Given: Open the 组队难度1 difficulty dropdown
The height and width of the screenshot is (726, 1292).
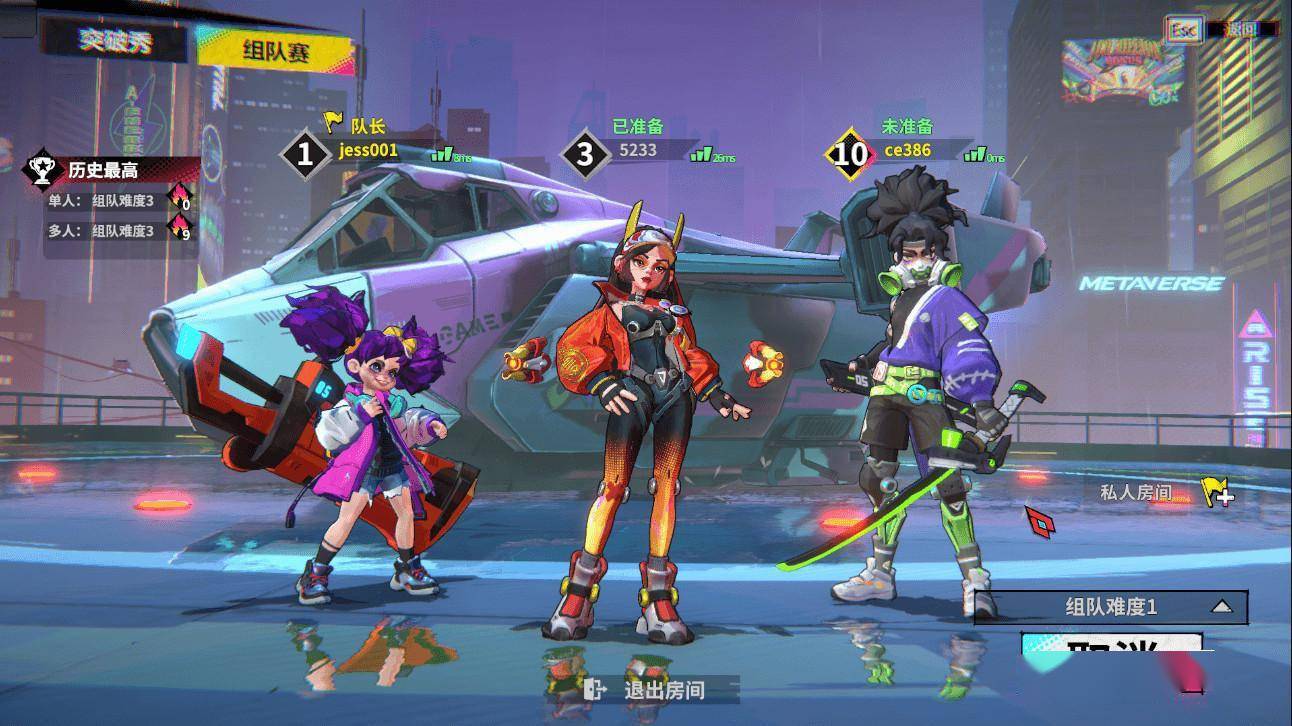Looking at the screenshot, I should pyautogui.click(x=1111, y=607).
